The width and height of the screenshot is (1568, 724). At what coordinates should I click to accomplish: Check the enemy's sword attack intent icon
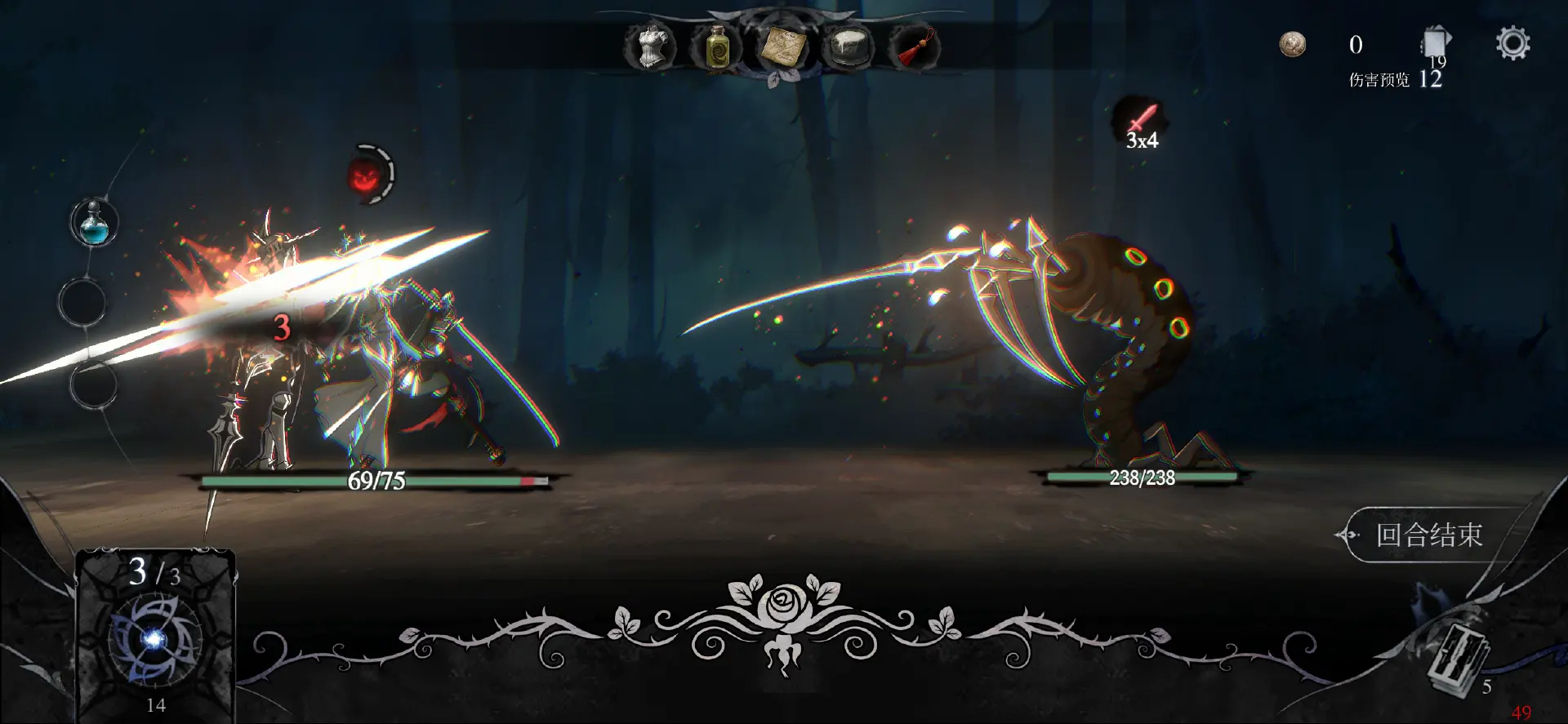pos(1142,122)
